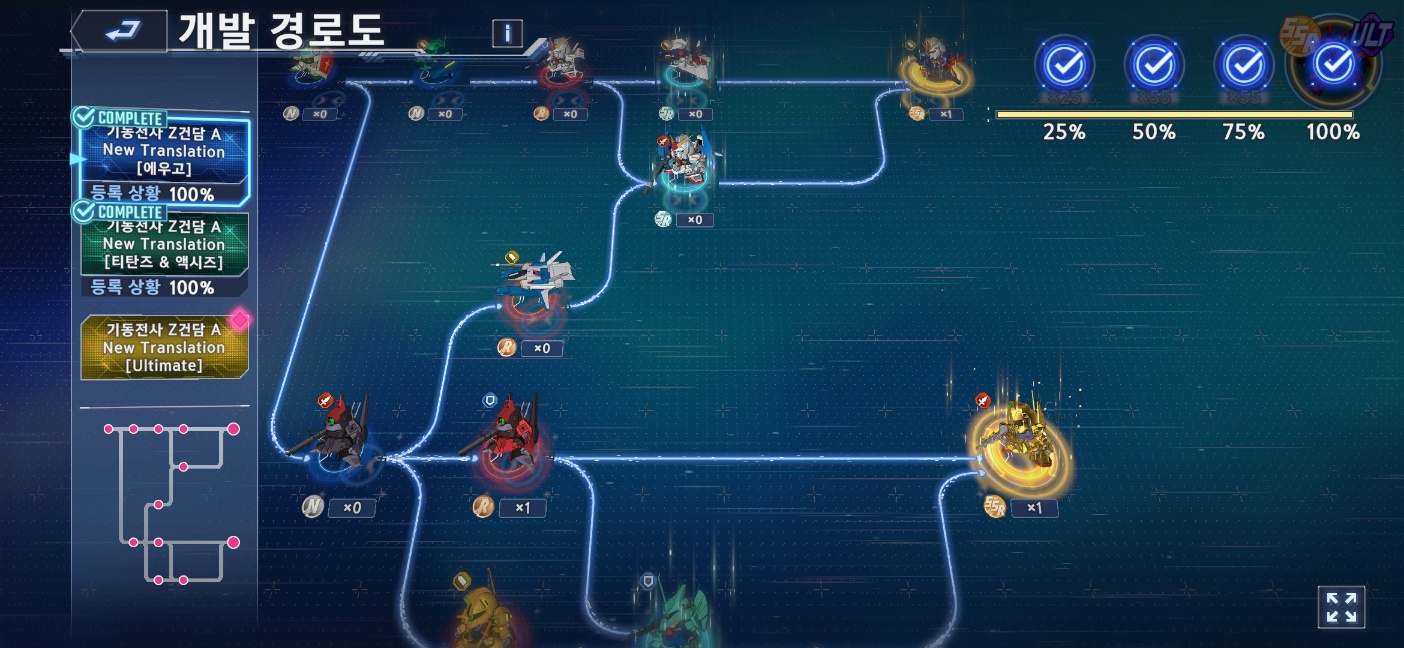1404x648 pixels.
Task: Select the red R-rank mobile suit node
Action: [x=513, y=440]
